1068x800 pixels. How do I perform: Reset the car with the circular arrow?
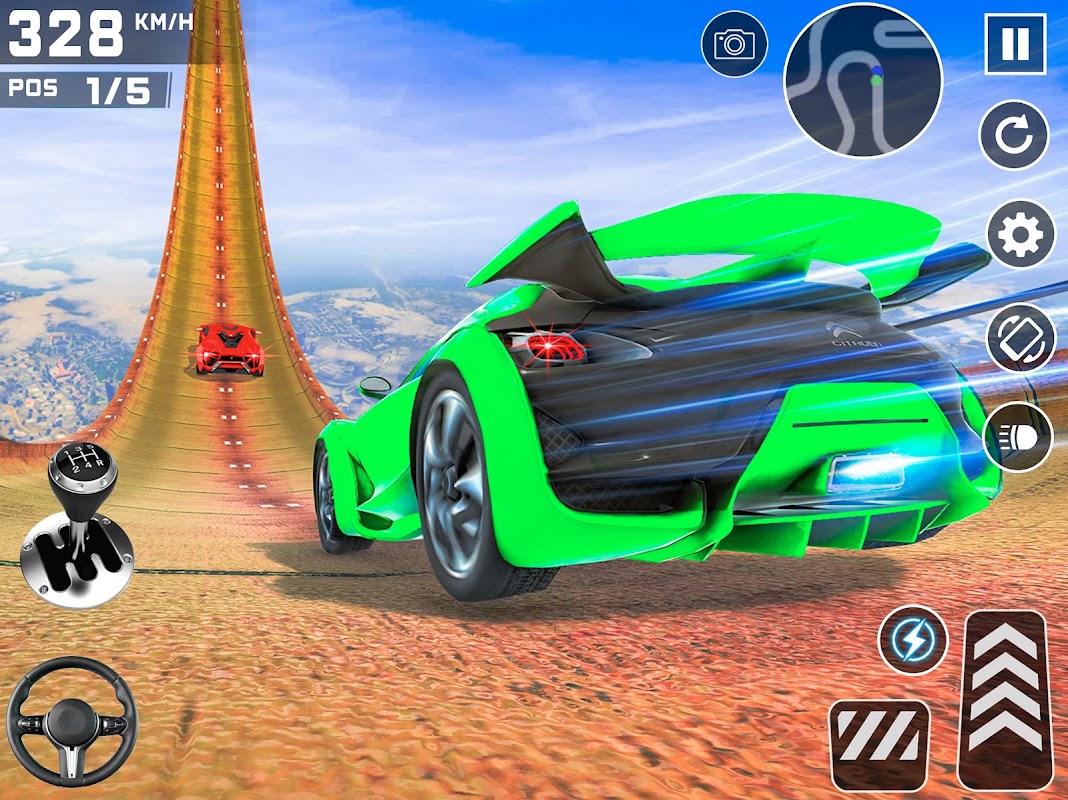click(x=1014, y=135)
